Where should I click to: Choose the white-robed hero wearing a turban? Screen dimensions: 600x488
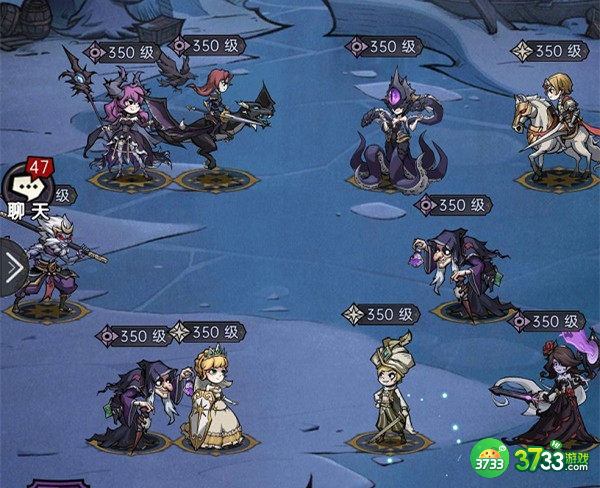click(388, 392)
